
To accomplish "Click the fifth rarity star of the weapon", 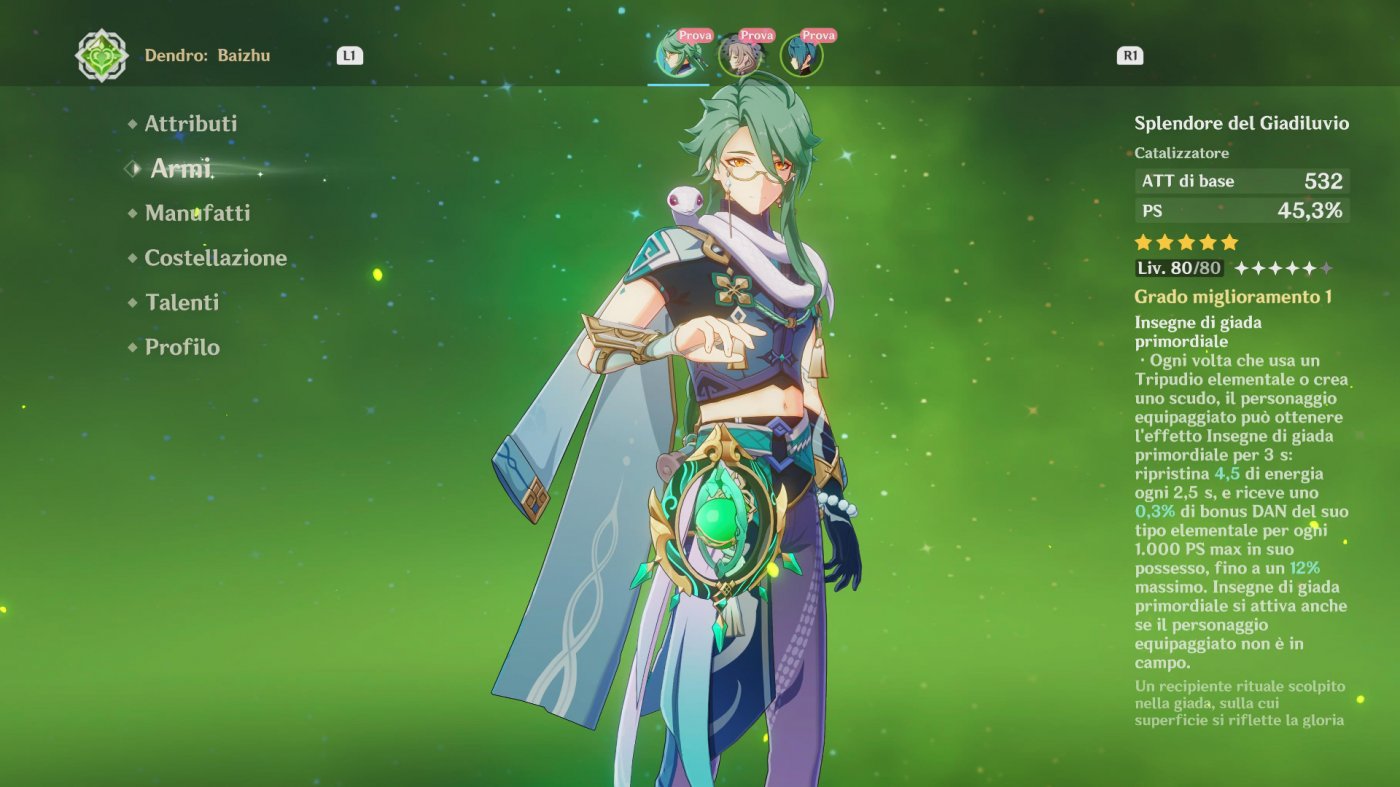I will 1231,241.
